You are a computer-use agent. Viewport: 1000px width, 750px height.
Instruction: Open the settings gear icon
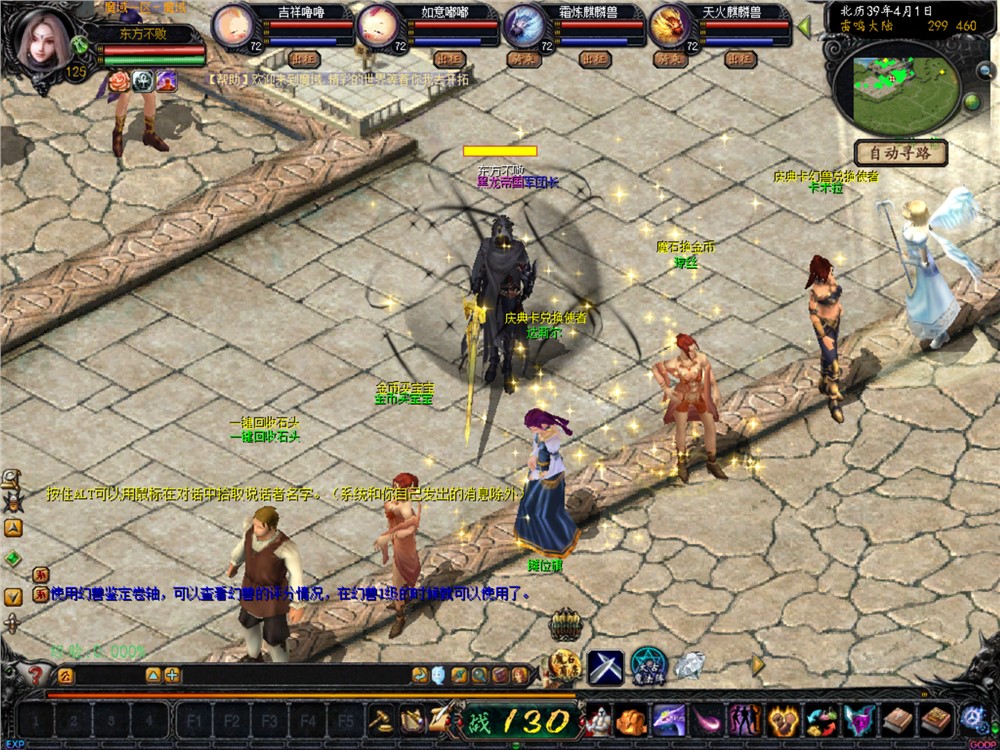pos(972,718)
